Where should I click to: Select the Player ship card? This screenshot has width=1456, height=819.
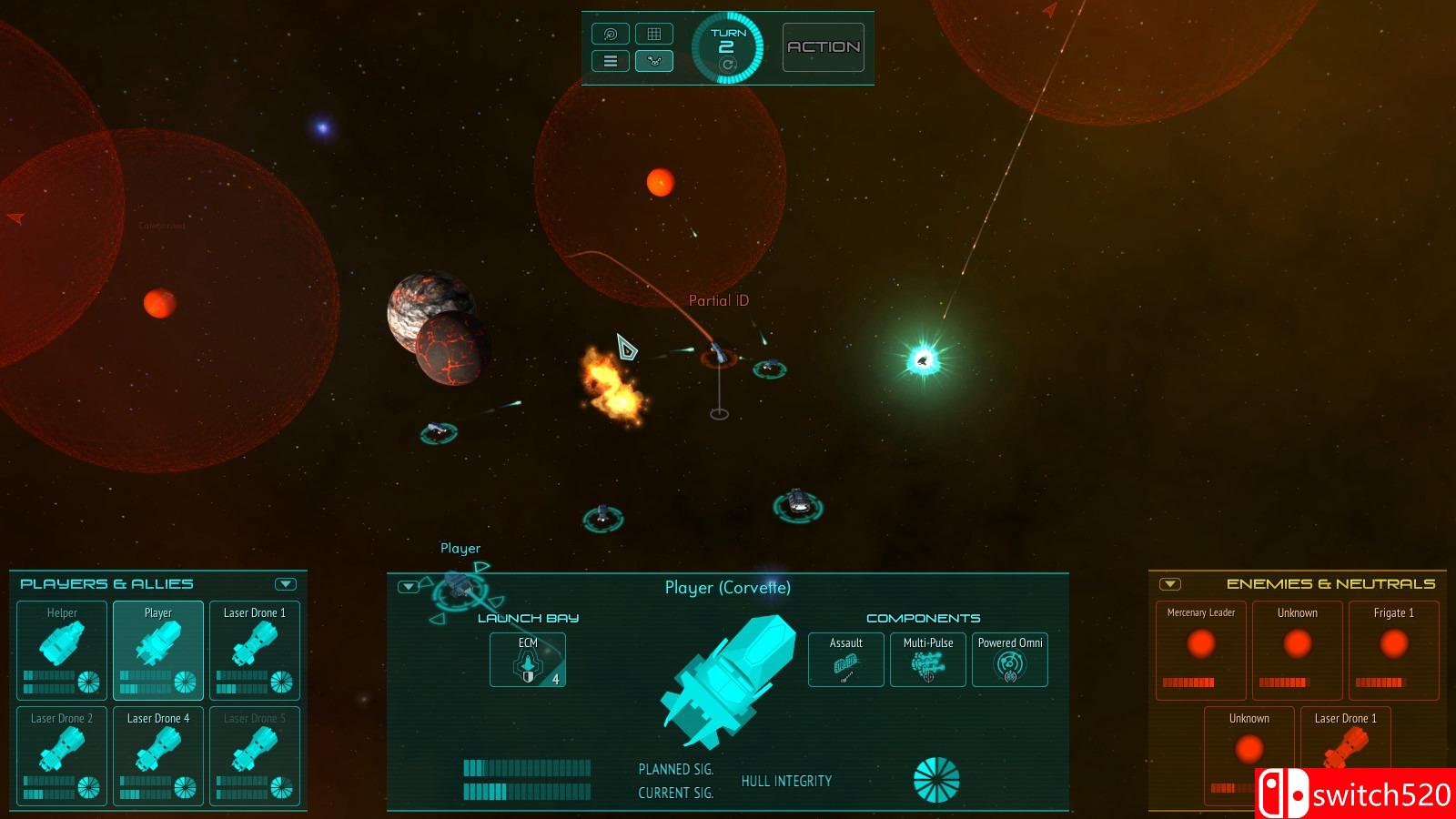pos(158,650)
